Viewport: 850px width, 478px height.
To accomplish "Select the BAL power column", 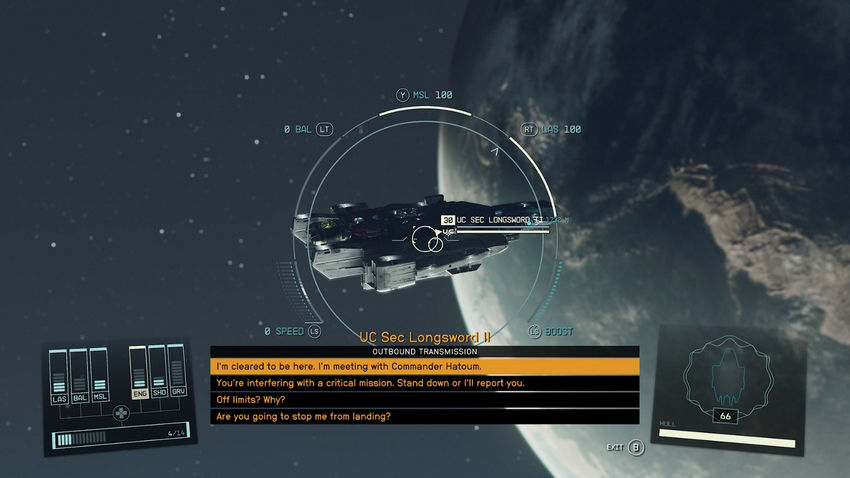I will 80,376.
